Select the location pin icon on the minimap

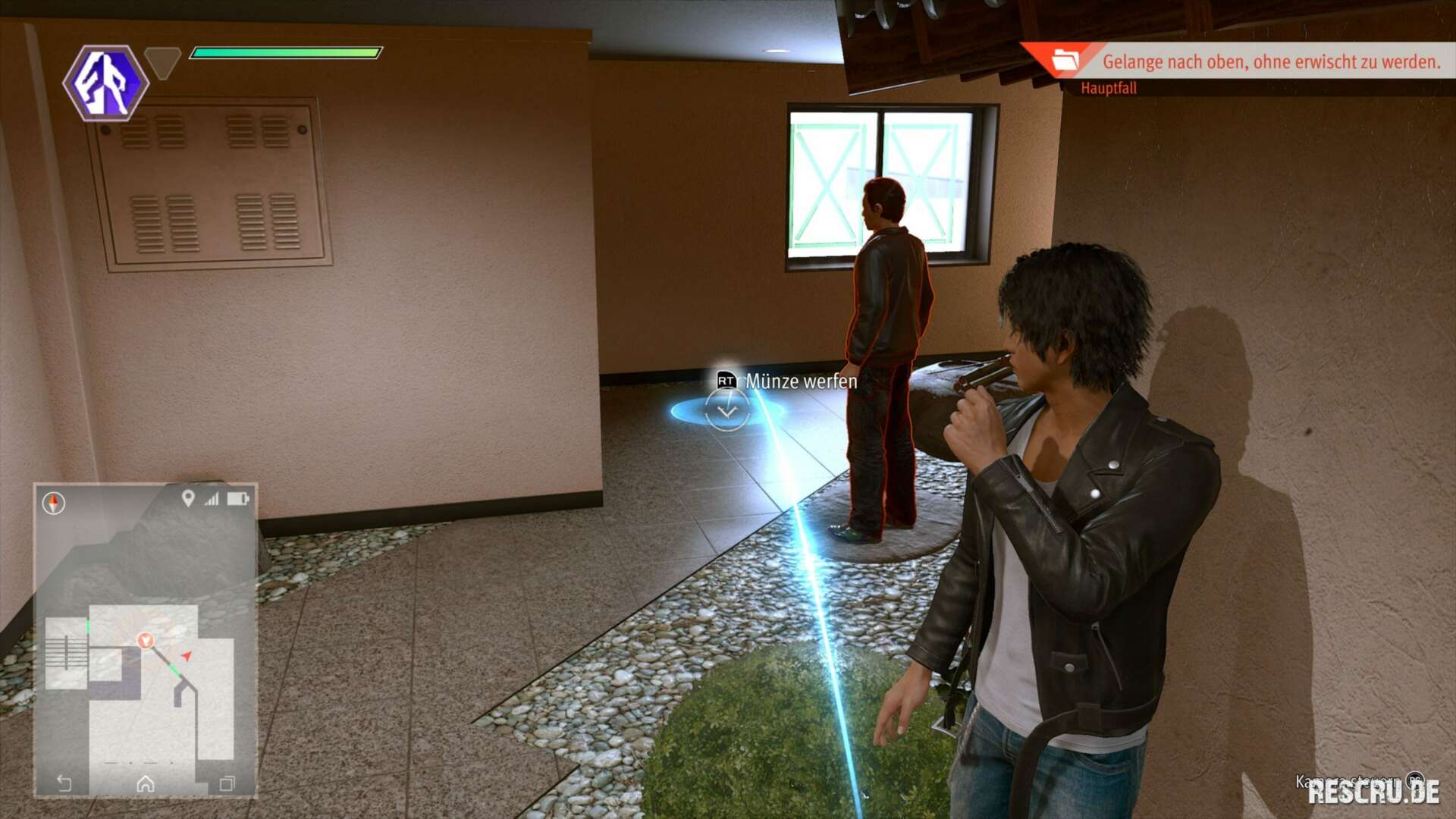pyautogui.click(x=188, y=498)
